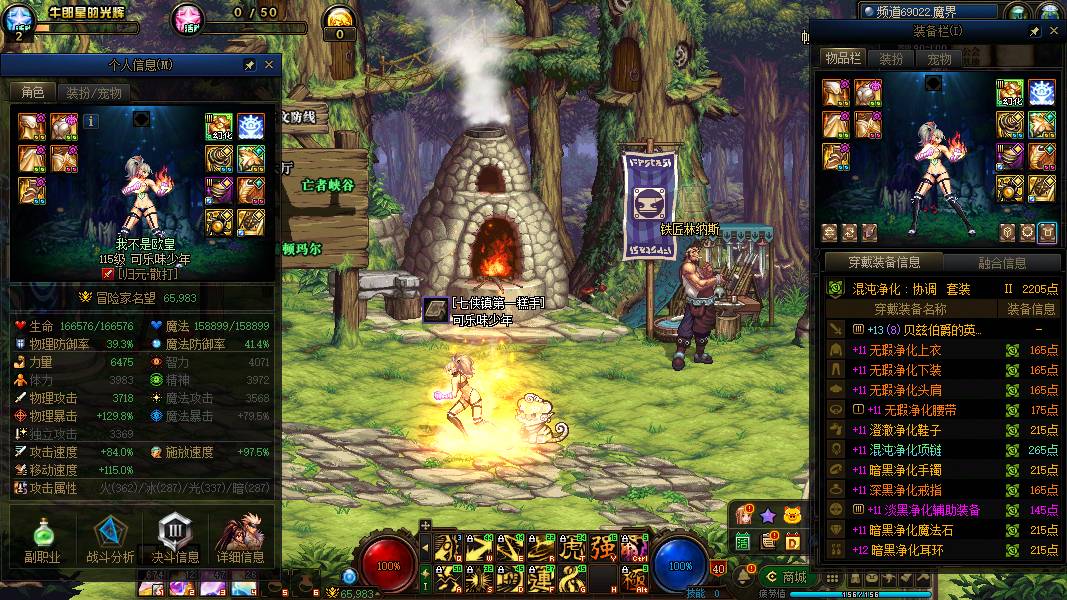The height and width of the screenshot is (600, 1067).
Task: View 决斗信息 duel information
Action: 175,540
